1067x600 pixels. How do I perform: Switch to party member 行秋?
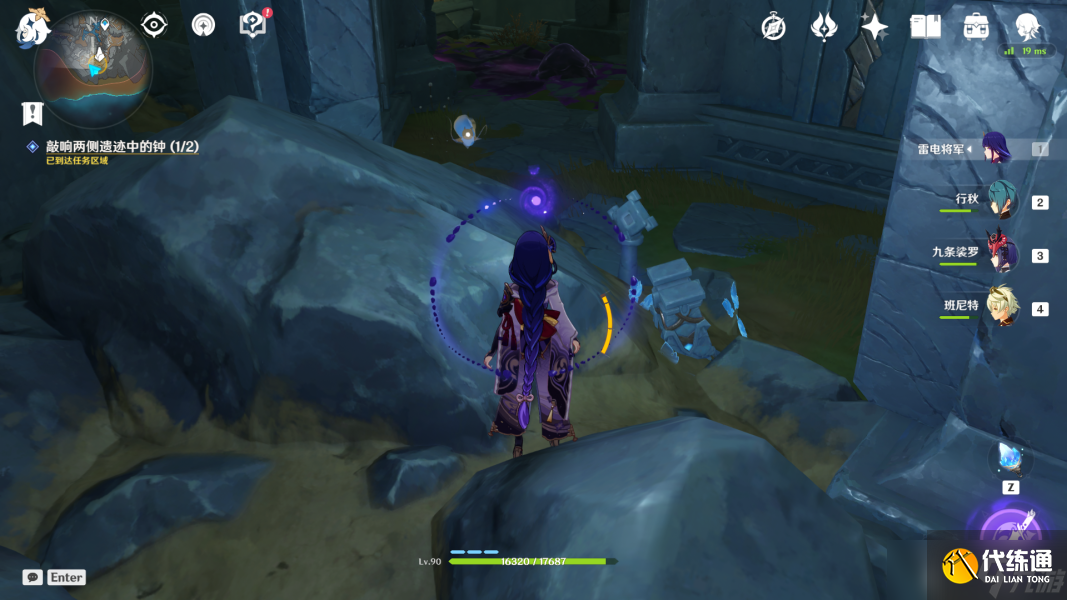(x=1002, y=201)
